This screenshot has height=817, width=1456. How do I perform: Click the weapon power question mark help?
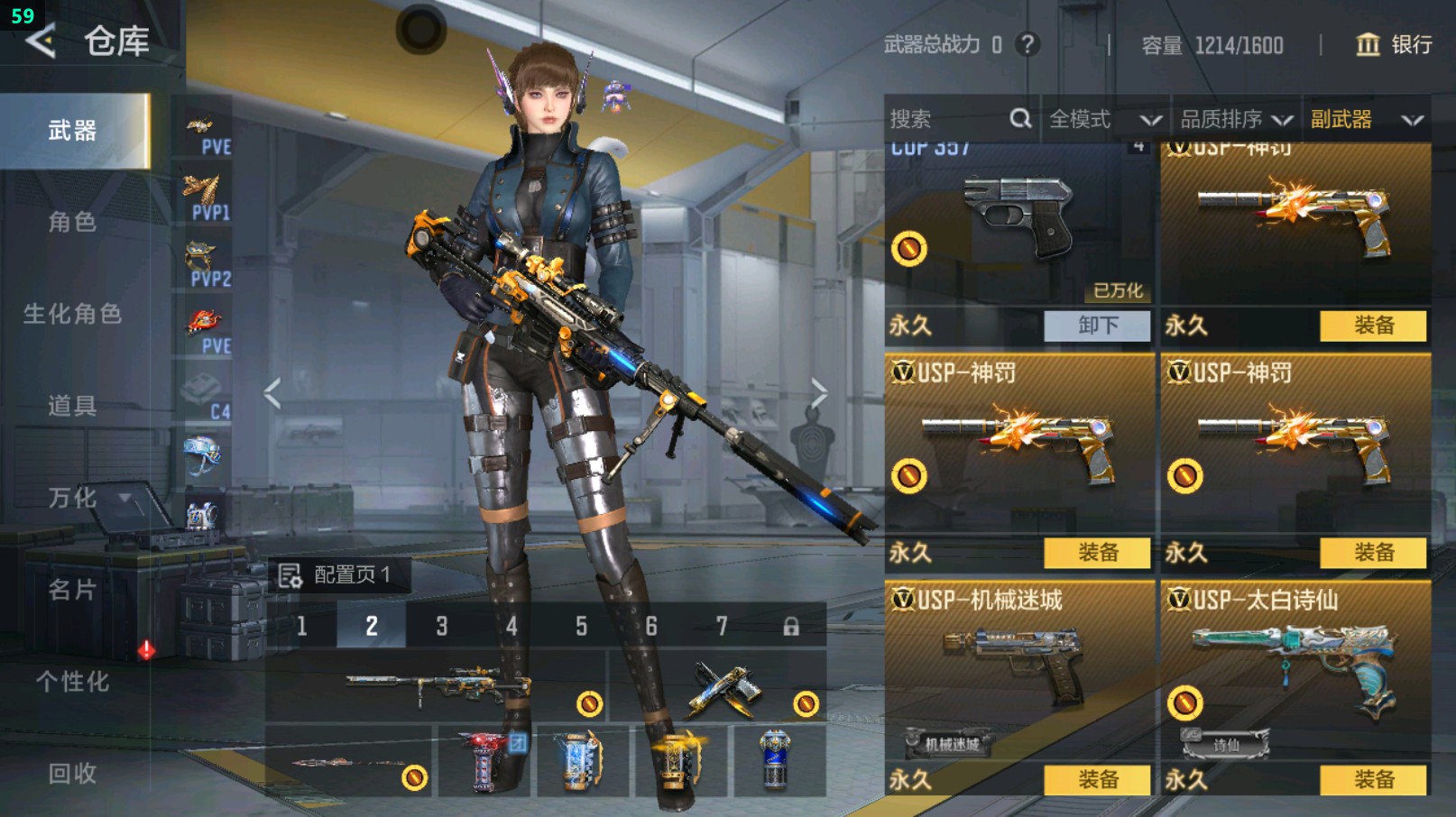tap(1027, 44)
